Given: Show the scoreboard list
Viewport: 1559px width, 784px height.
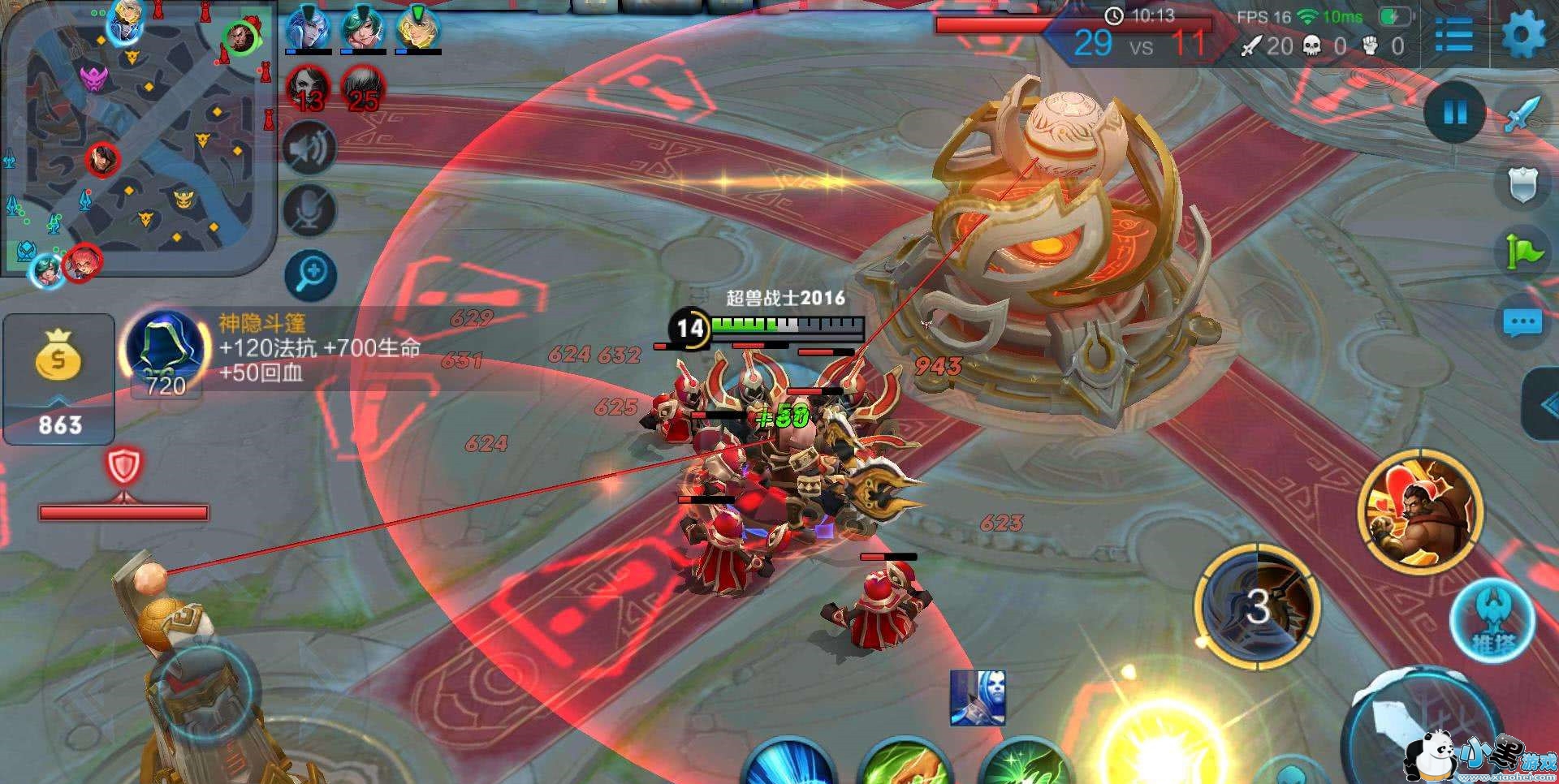Looking at the screenshot, I should pyautogui.click(x=1453, y=35).
